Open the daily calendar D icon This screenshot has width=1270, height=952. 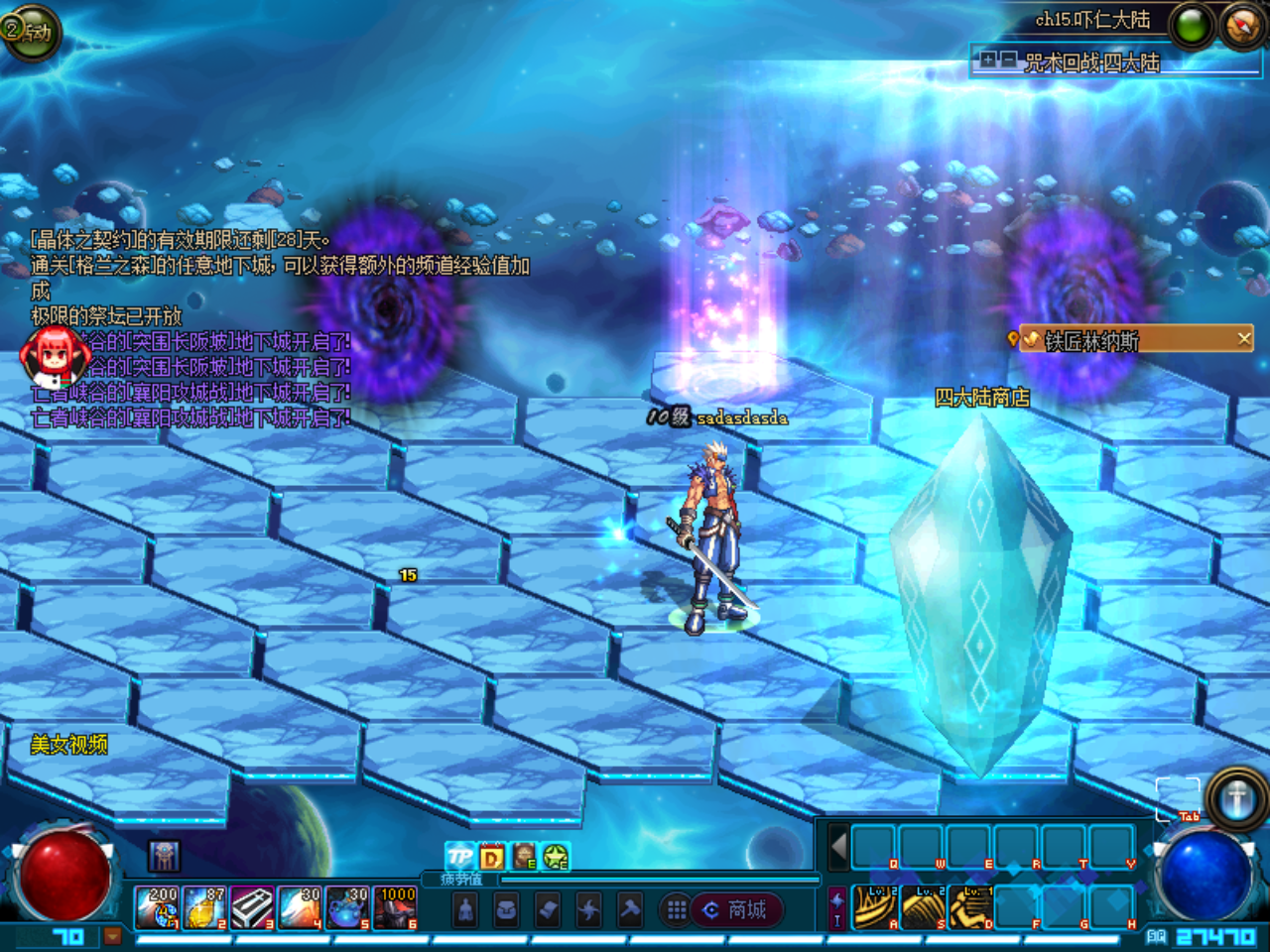(x=492, y=857)
